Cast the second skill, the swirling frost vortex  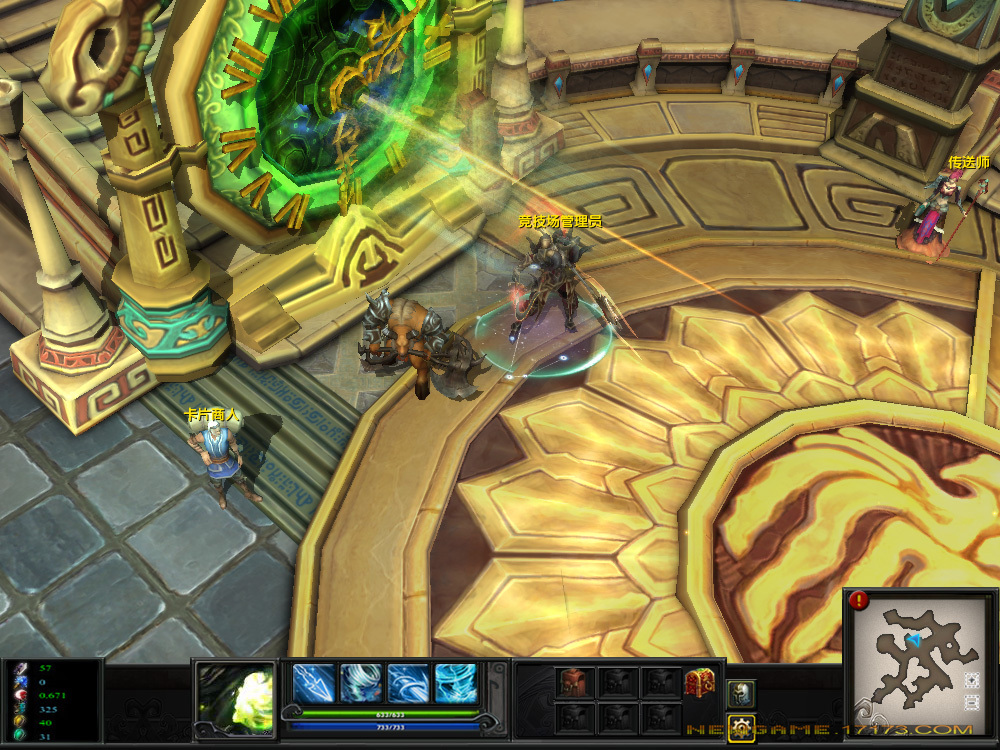[x=360, y=684]
